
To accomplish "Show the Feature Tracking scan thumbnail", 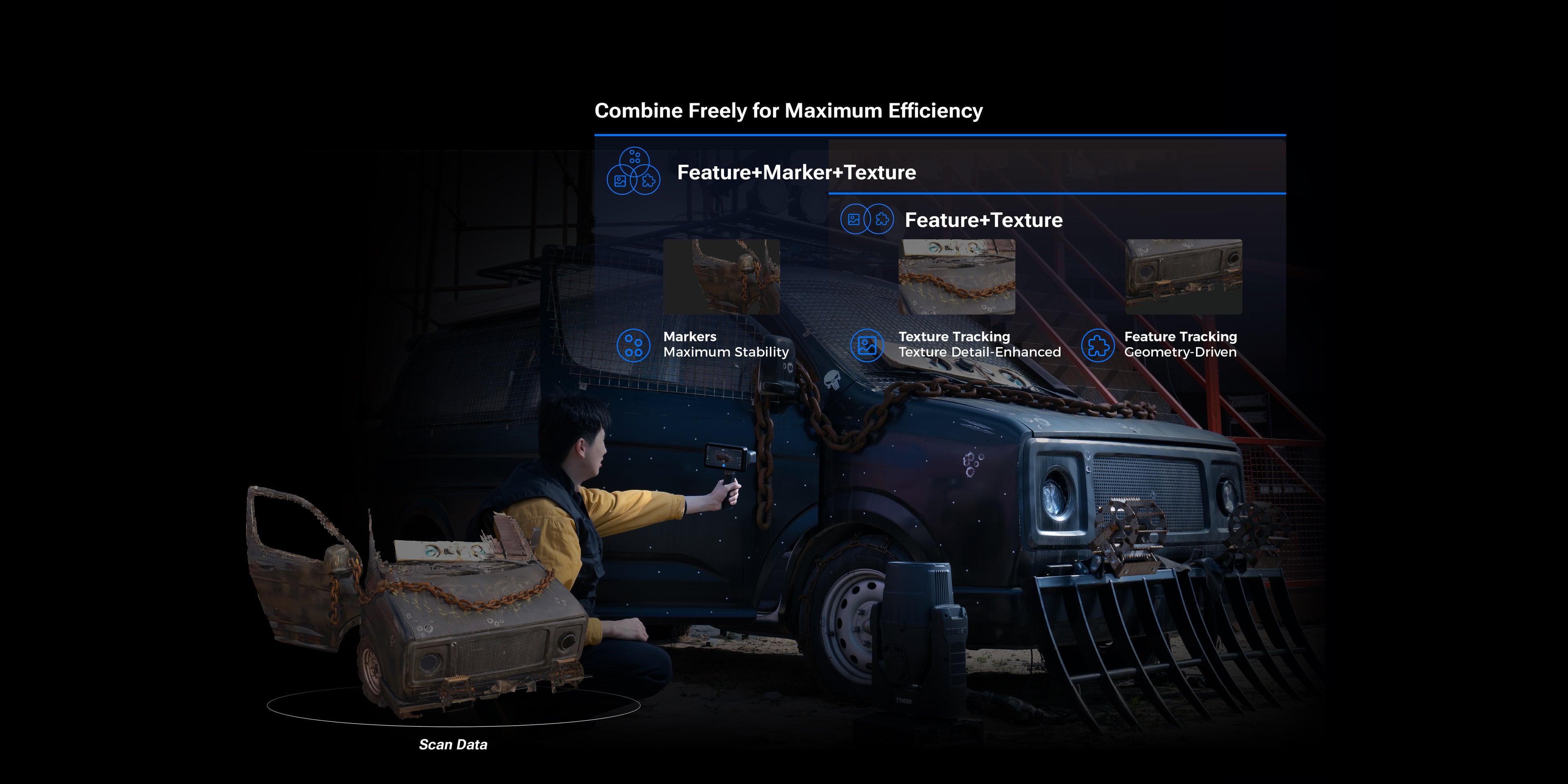I will [1183, 277].
